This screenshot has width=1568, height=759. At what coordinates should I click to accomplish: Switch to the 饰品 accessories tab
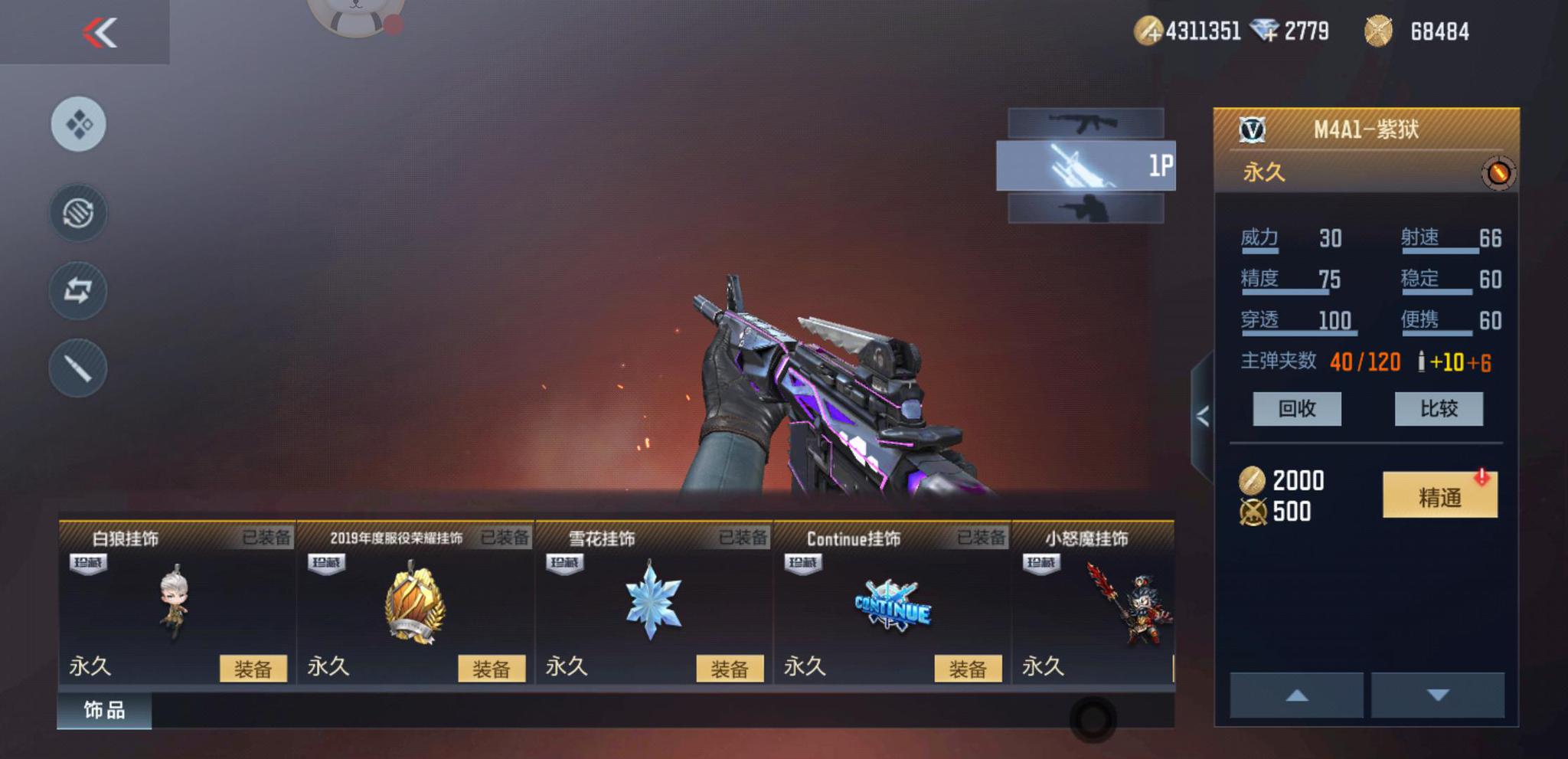pyautogui.click(x=104, y=711)
